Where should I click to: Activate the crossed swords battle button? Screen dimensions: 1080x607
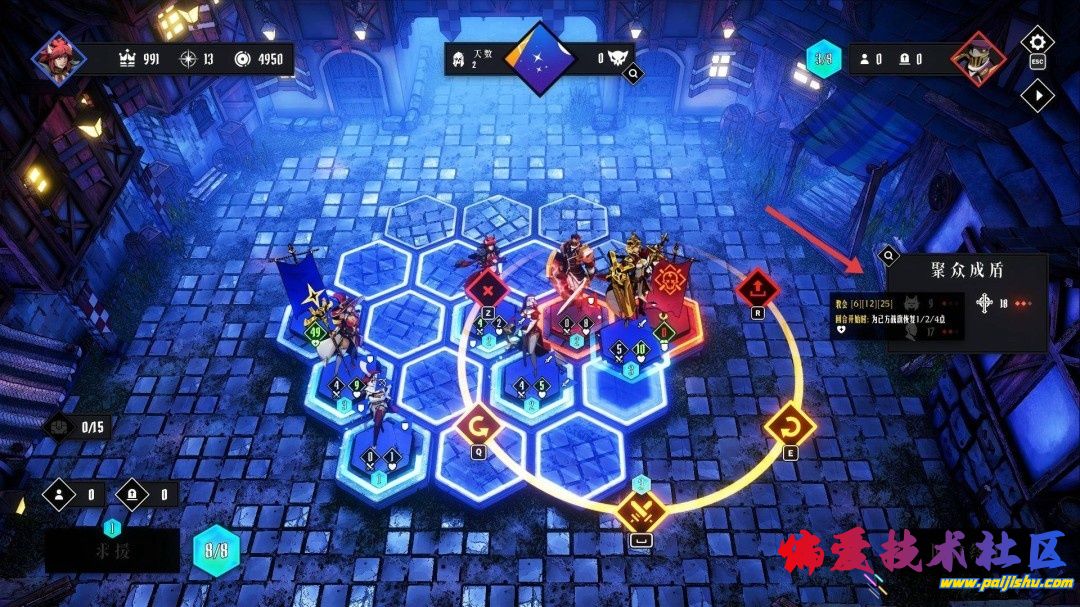click(x=641, y=511)
